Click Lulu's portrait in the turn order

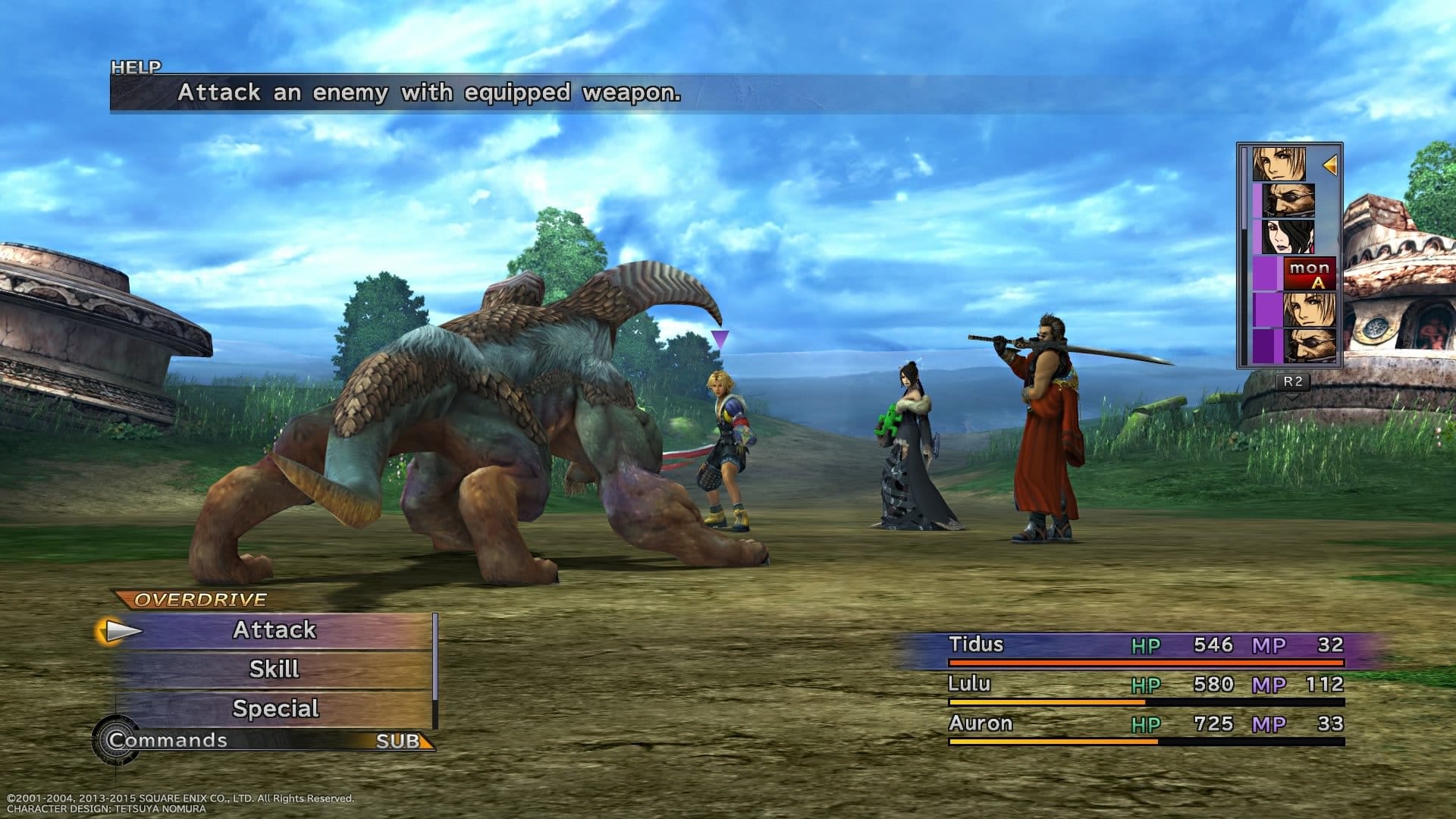1287,237
